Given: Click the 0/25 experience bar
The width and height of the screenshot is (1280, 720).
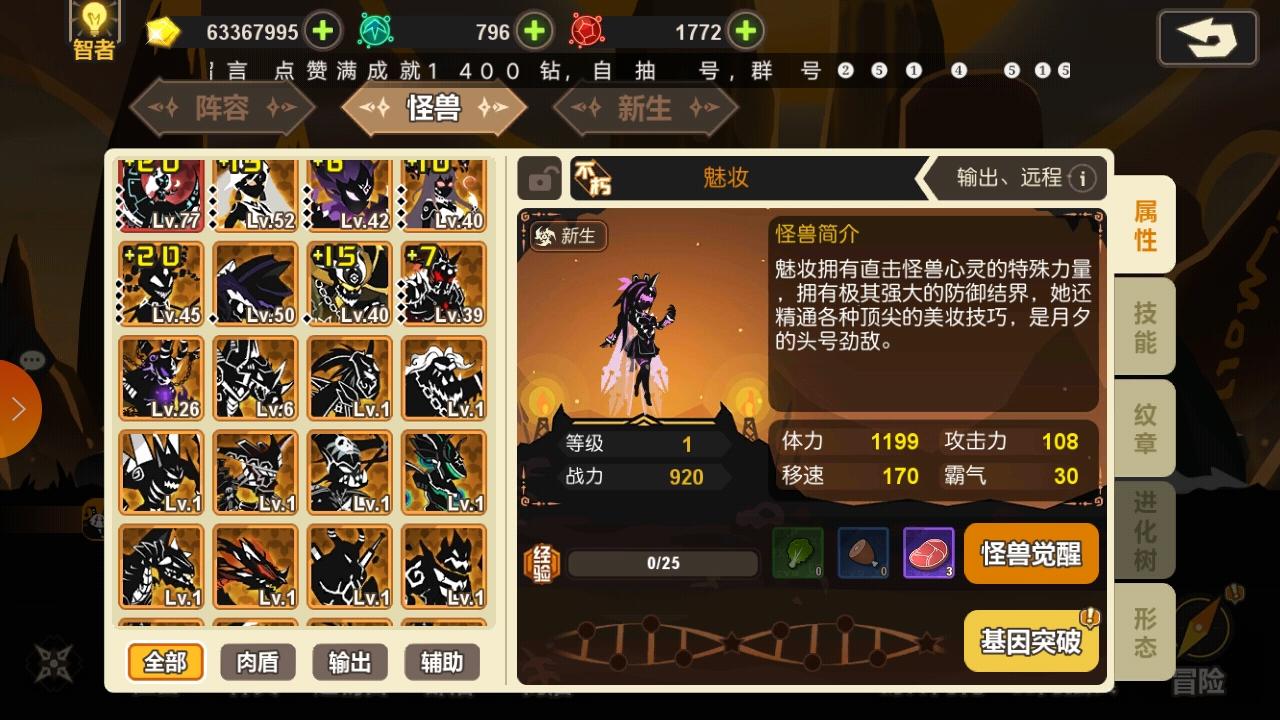Looking at the screenshot, I should pyautogui.click(x=662, y=563).
